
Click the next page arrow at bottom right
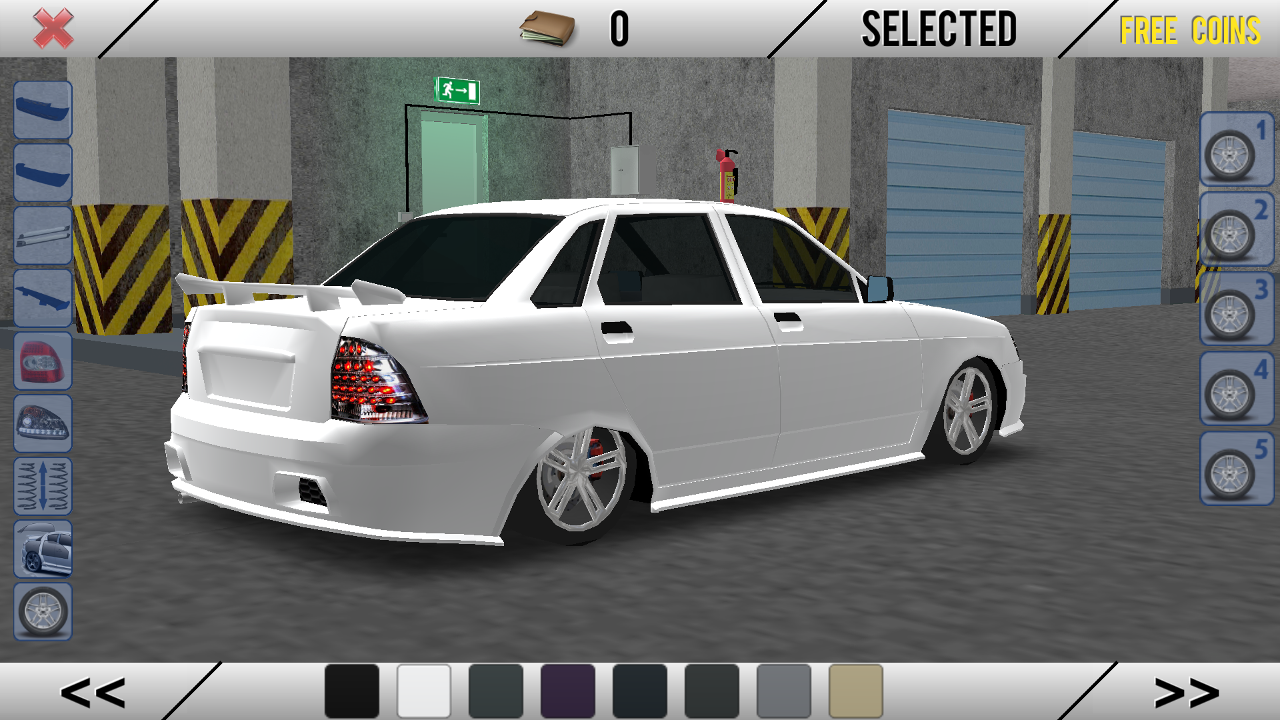(1188, 691)
